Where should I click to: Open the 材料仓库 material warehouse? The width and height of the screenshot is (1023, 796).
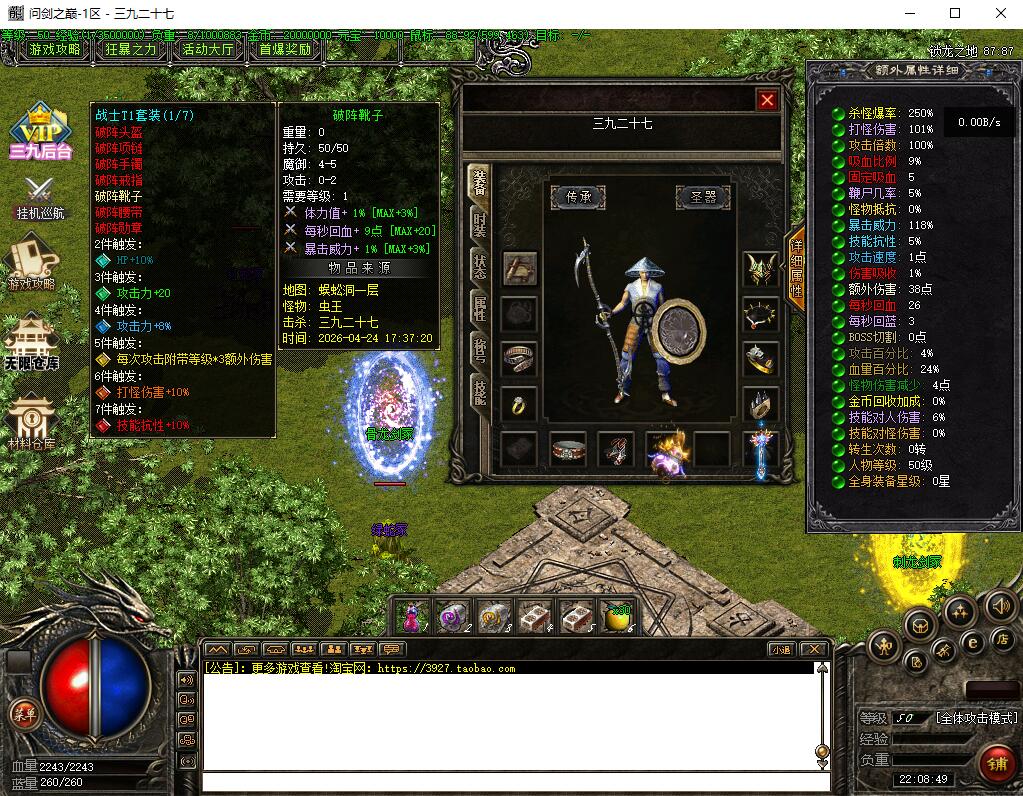[32, 422]
